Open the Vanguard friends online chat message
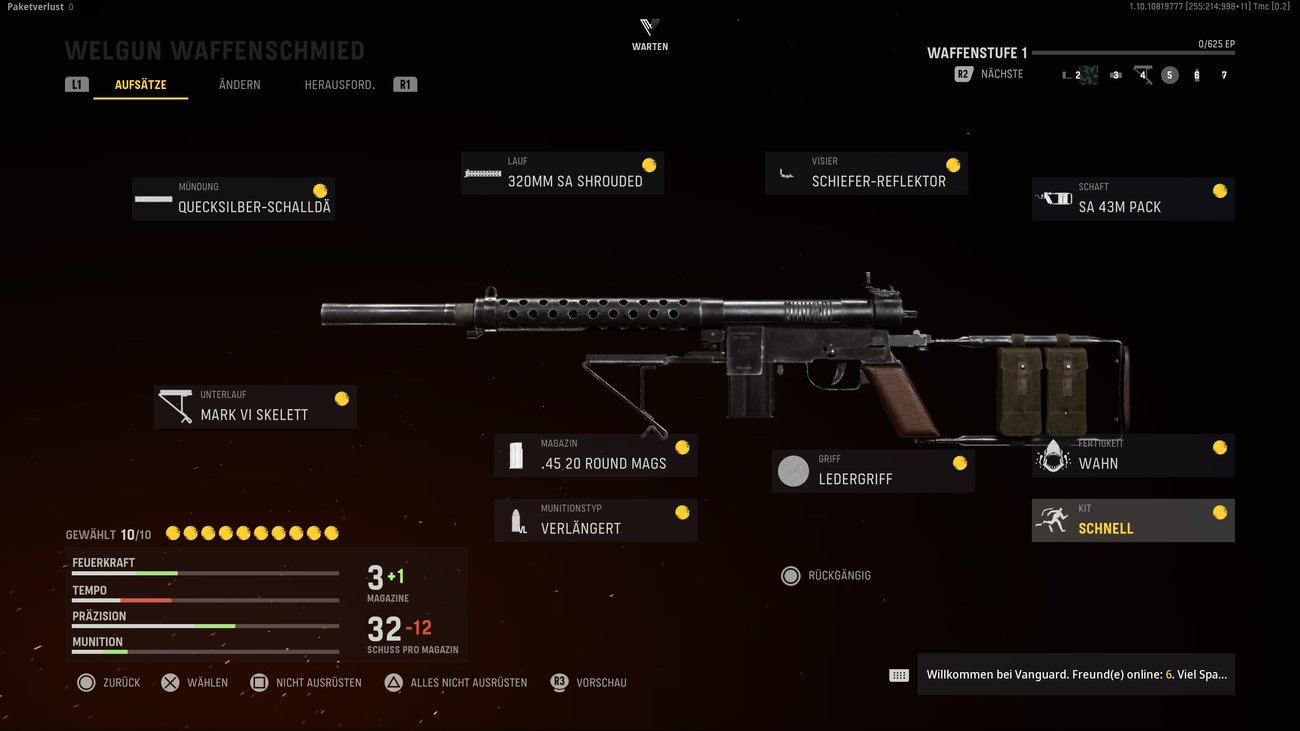This screenshot has height=731, width=1300. tap(1075, 674)
